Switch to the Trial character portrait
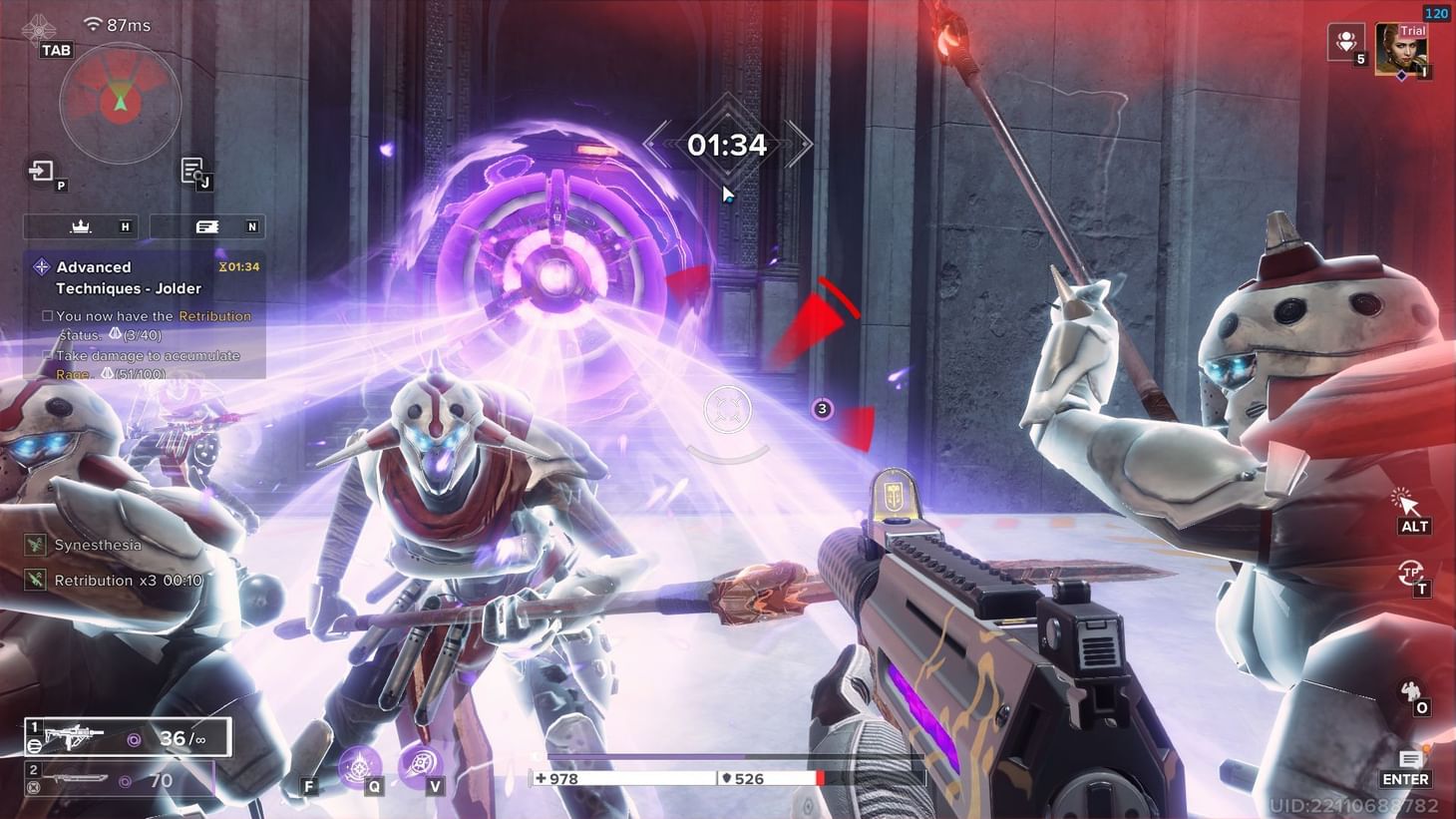1456x819 pixels. [x=1404, y=50]
